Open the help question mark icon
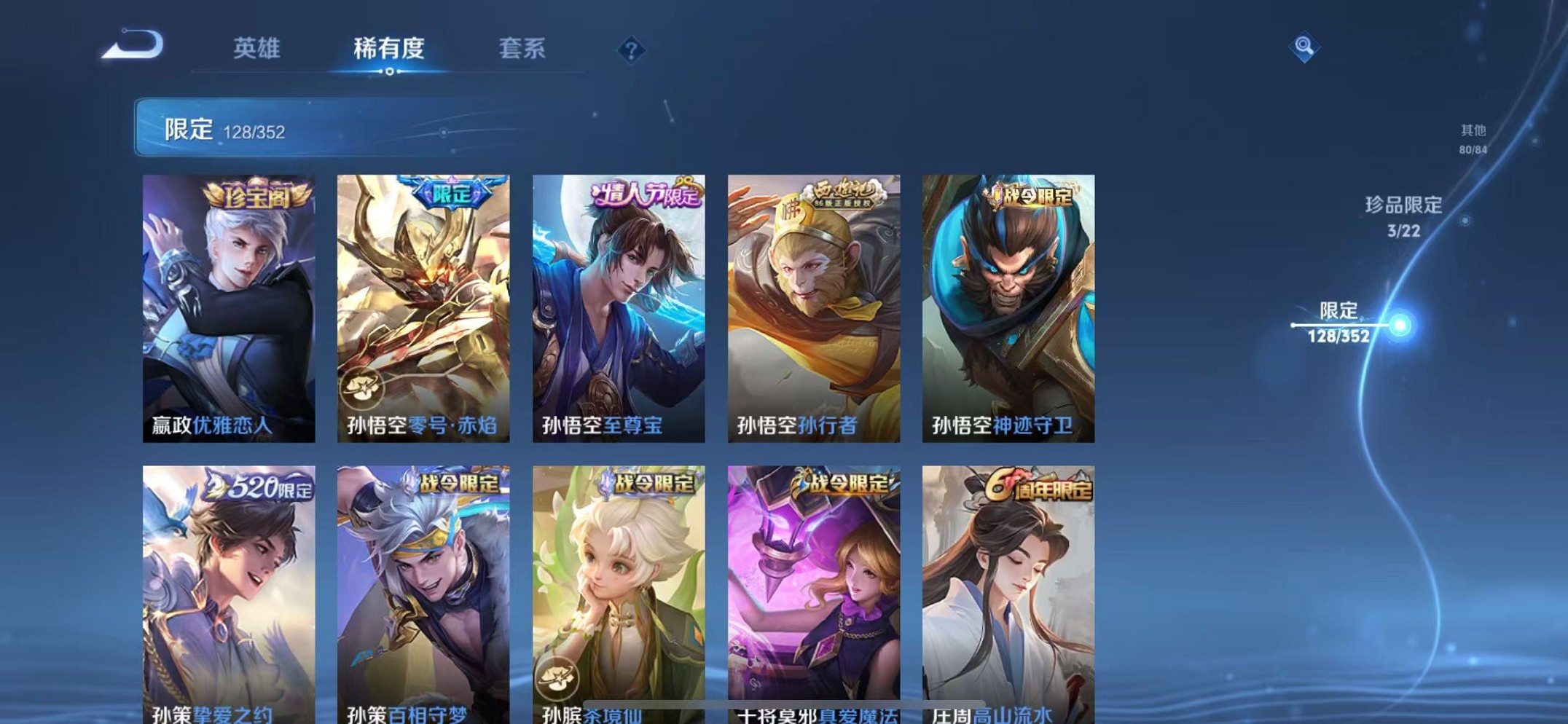 pos(632,50)
